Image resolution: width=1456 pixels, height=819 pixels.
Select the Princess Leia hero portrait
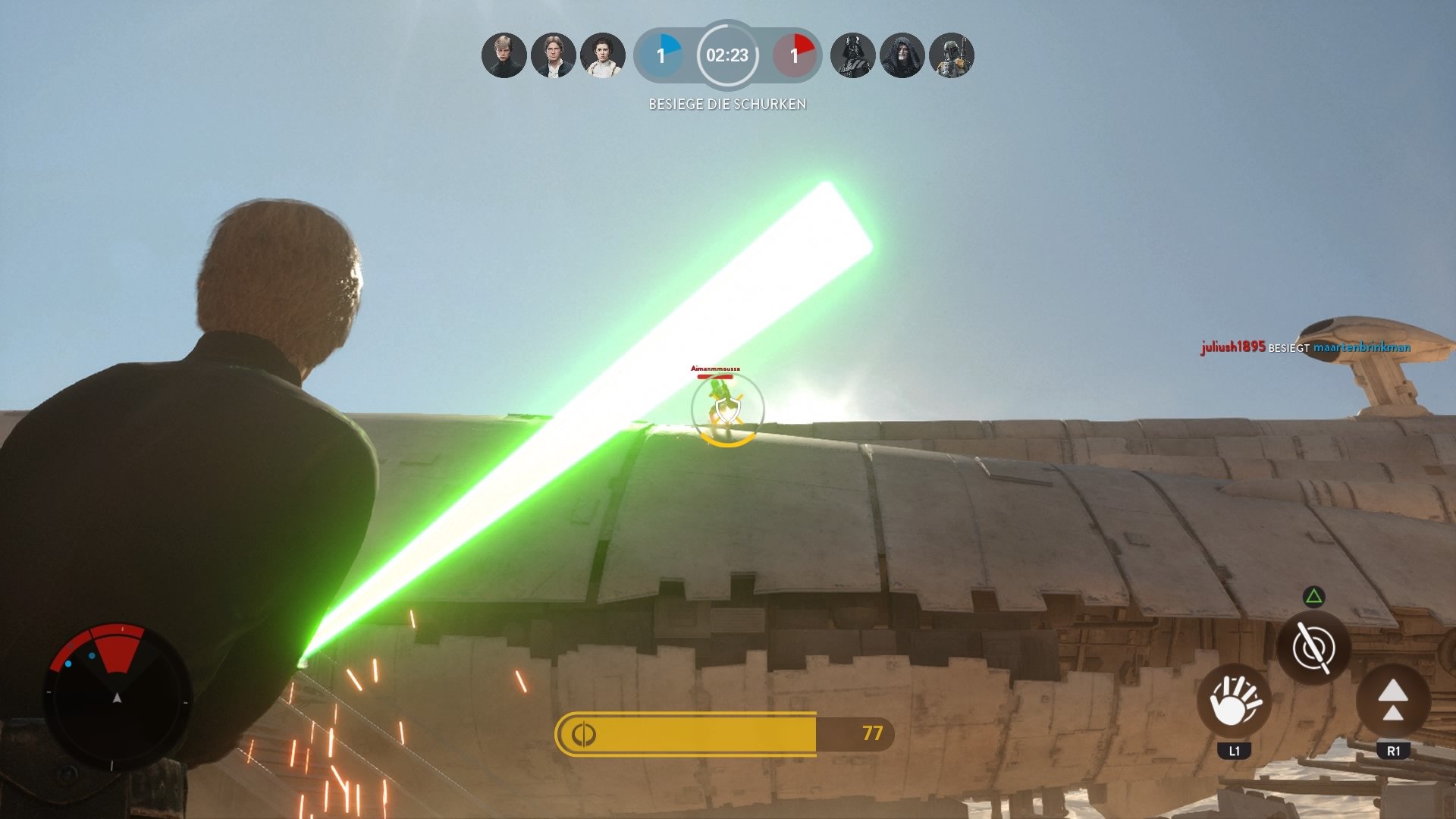pos(603,55)
